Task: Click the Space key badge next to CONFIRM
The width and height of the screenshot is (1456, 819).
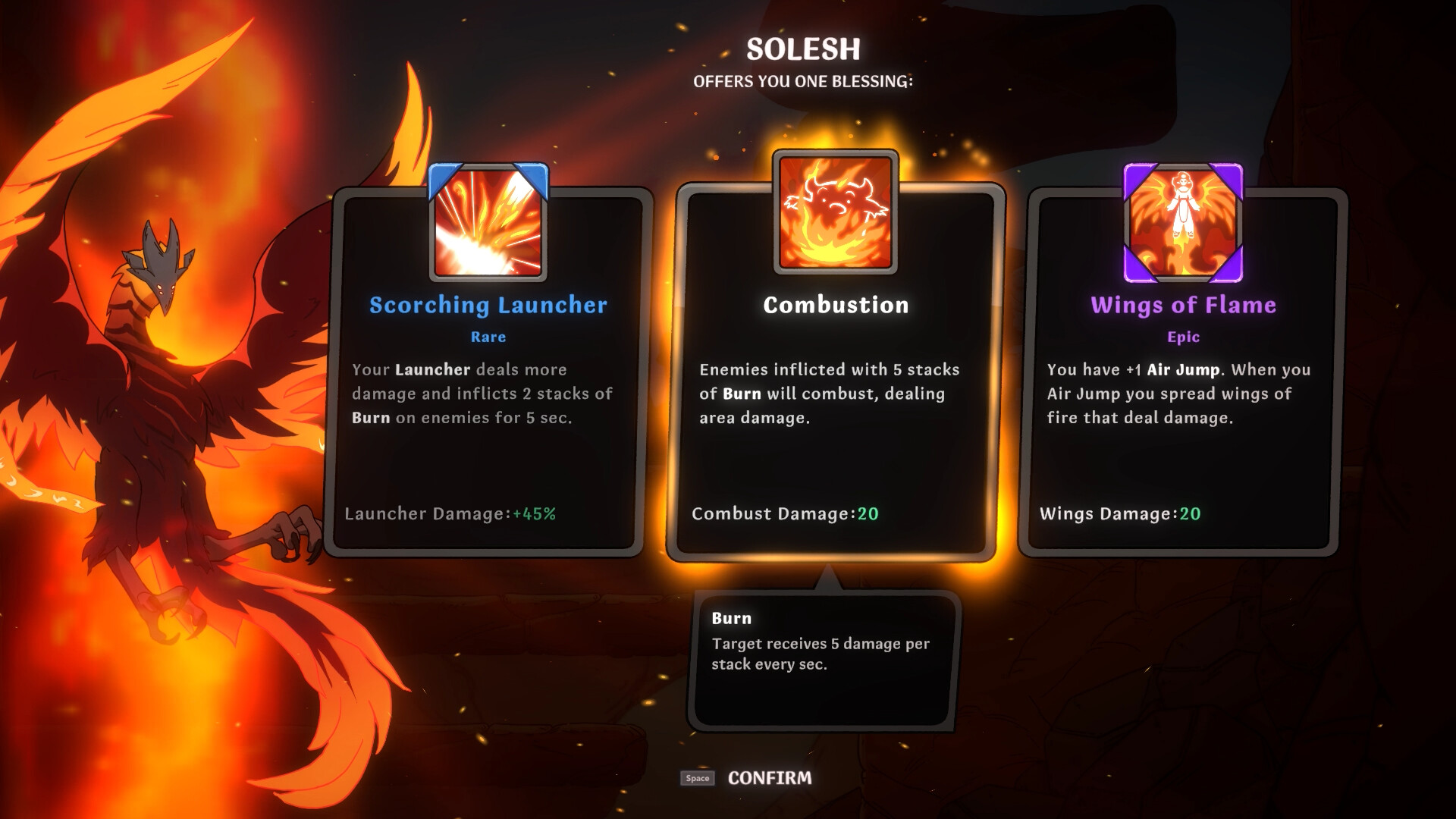Action: [696, 778]
